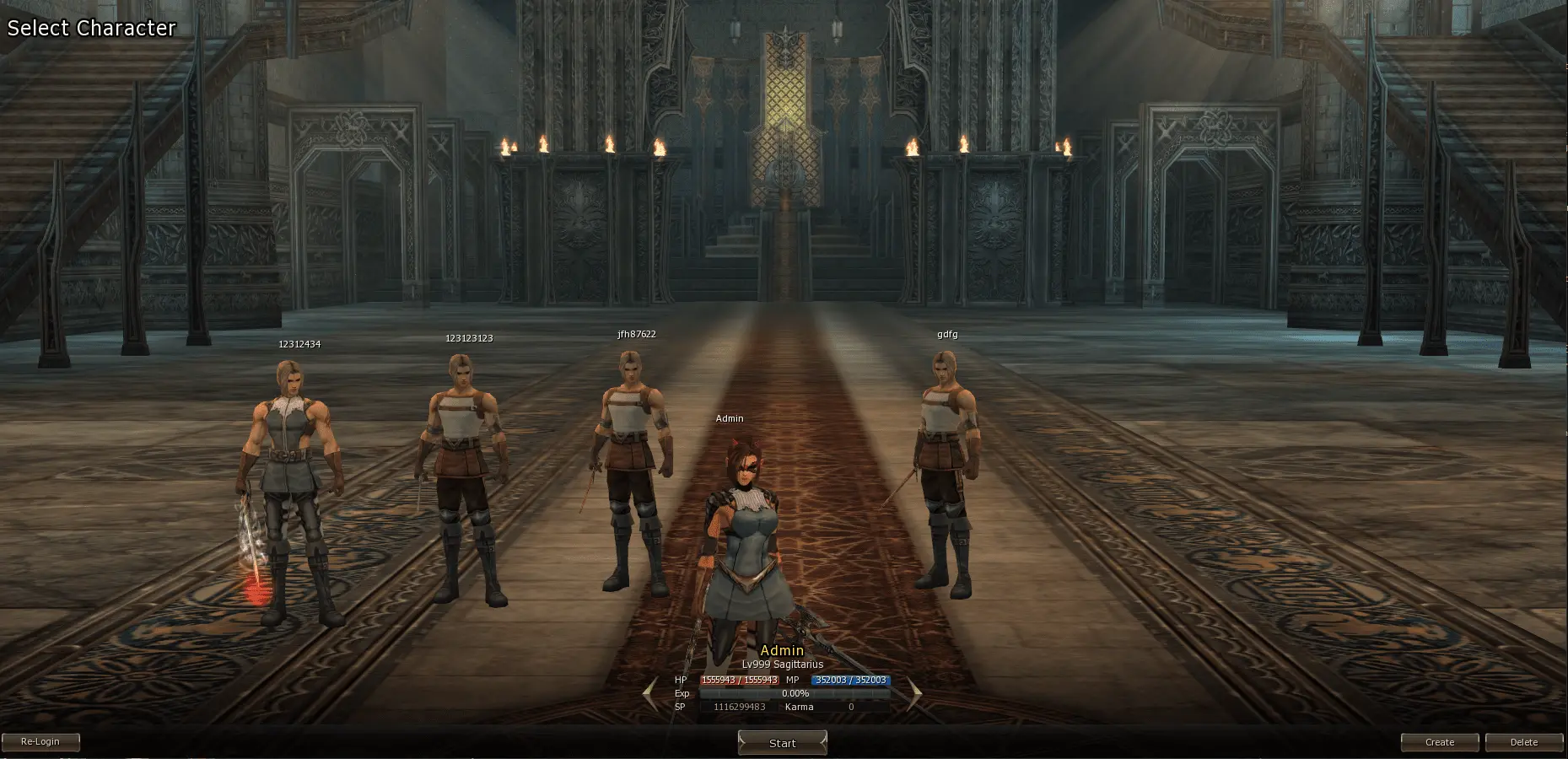Cycle to the previous character with left arrow
Screen dimensions: 1568x759
click(x=649, y=694)
